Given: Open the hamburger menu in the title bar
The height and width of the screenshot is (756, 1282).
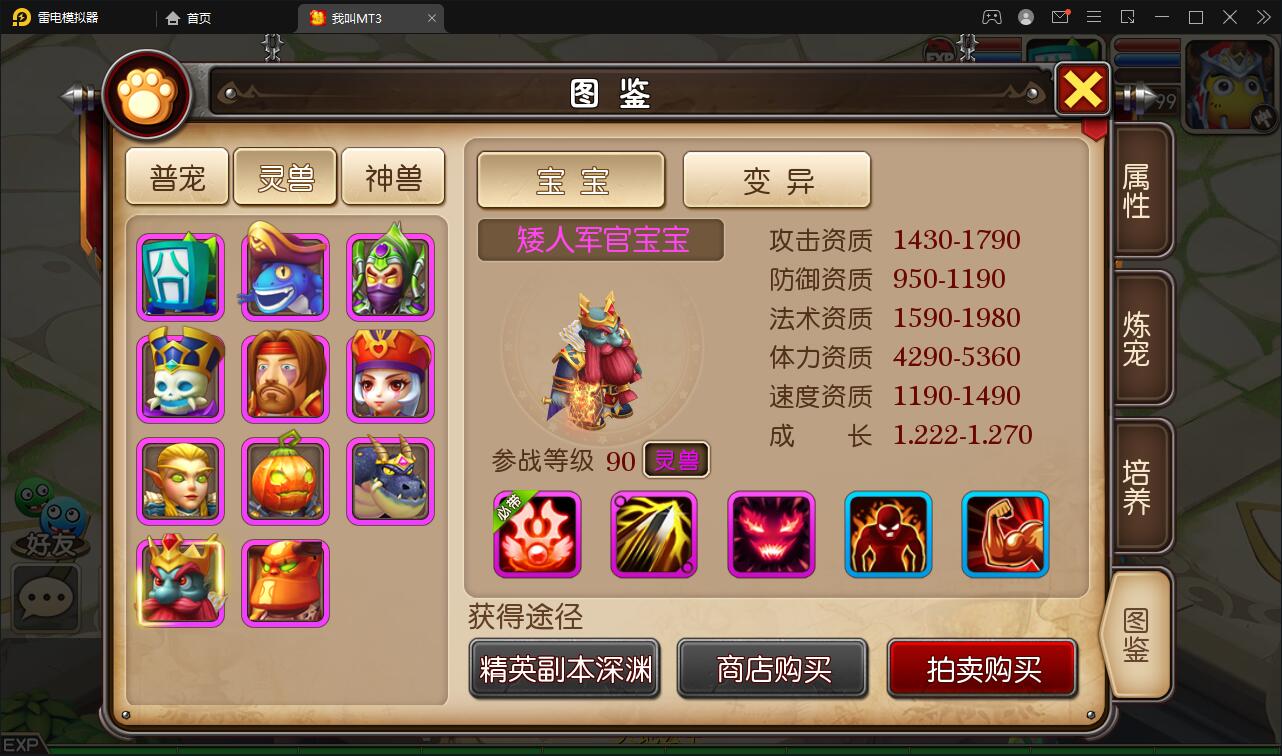Looking at the screenshot, I should (1094, 17).
